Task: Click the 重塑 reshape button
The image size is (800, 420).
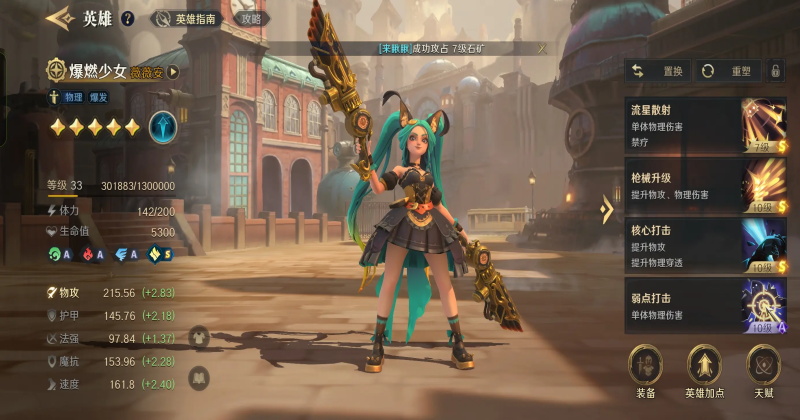Action: point(727,71)
